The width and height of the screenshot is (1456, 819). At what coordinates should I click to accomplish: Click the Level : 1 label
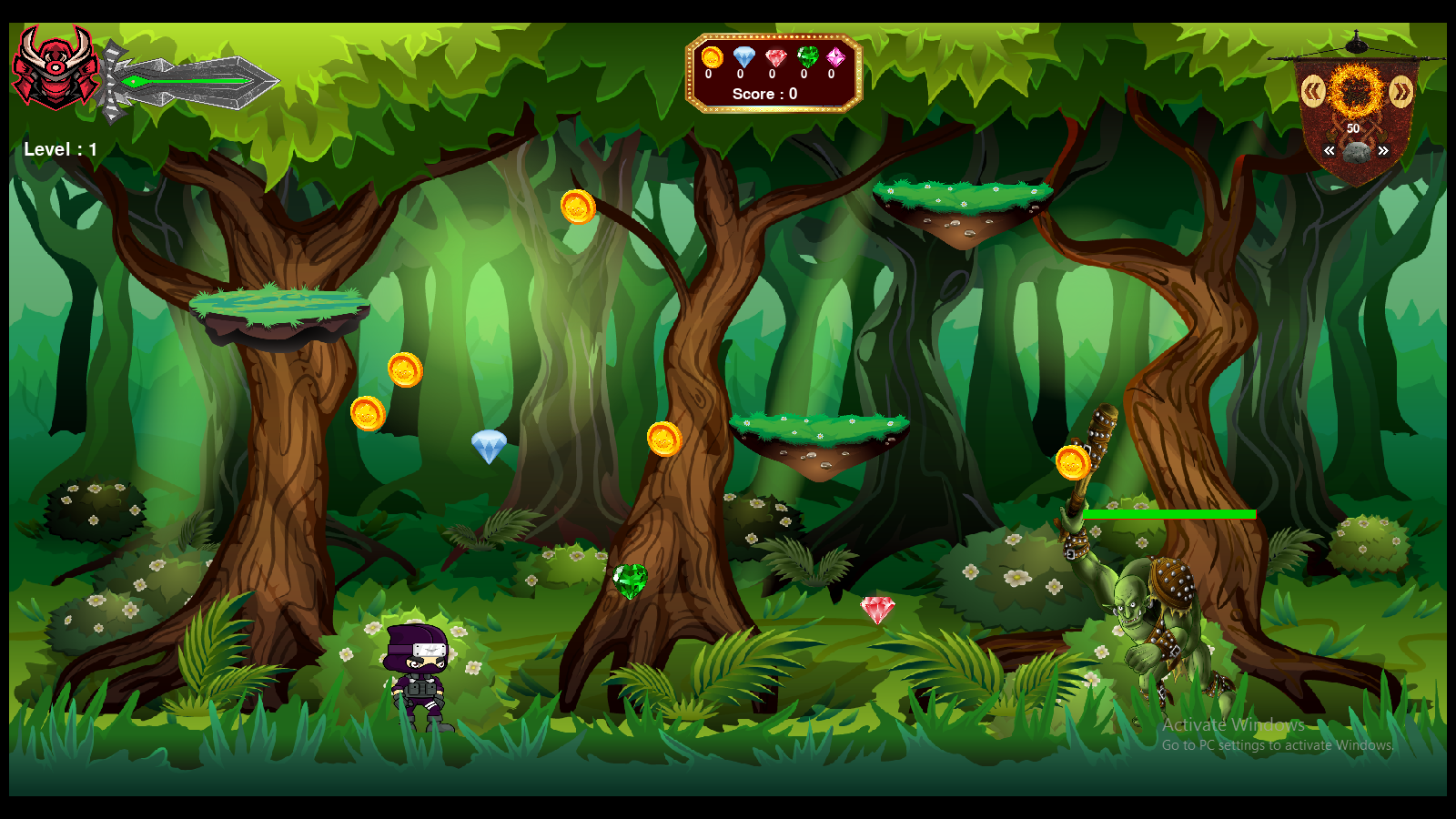click(x=60, y=149)
